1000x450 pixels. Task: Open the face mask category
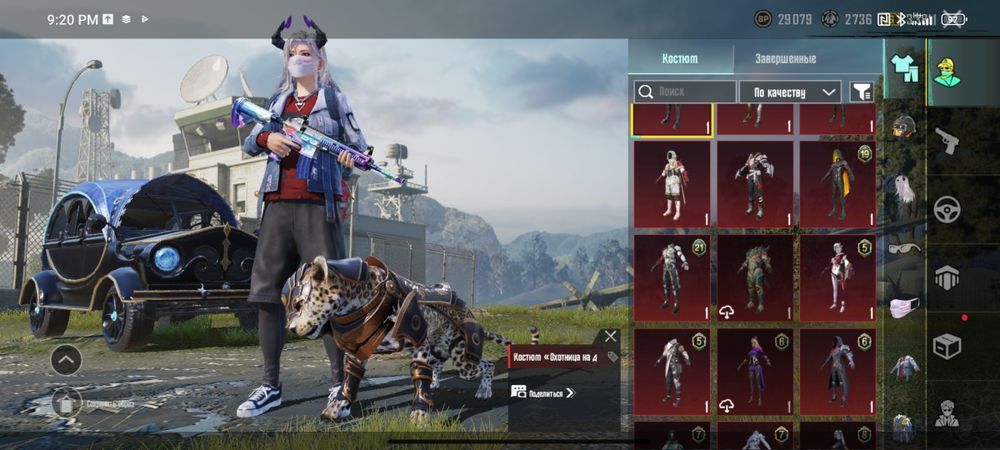click(x=904, y=307)
